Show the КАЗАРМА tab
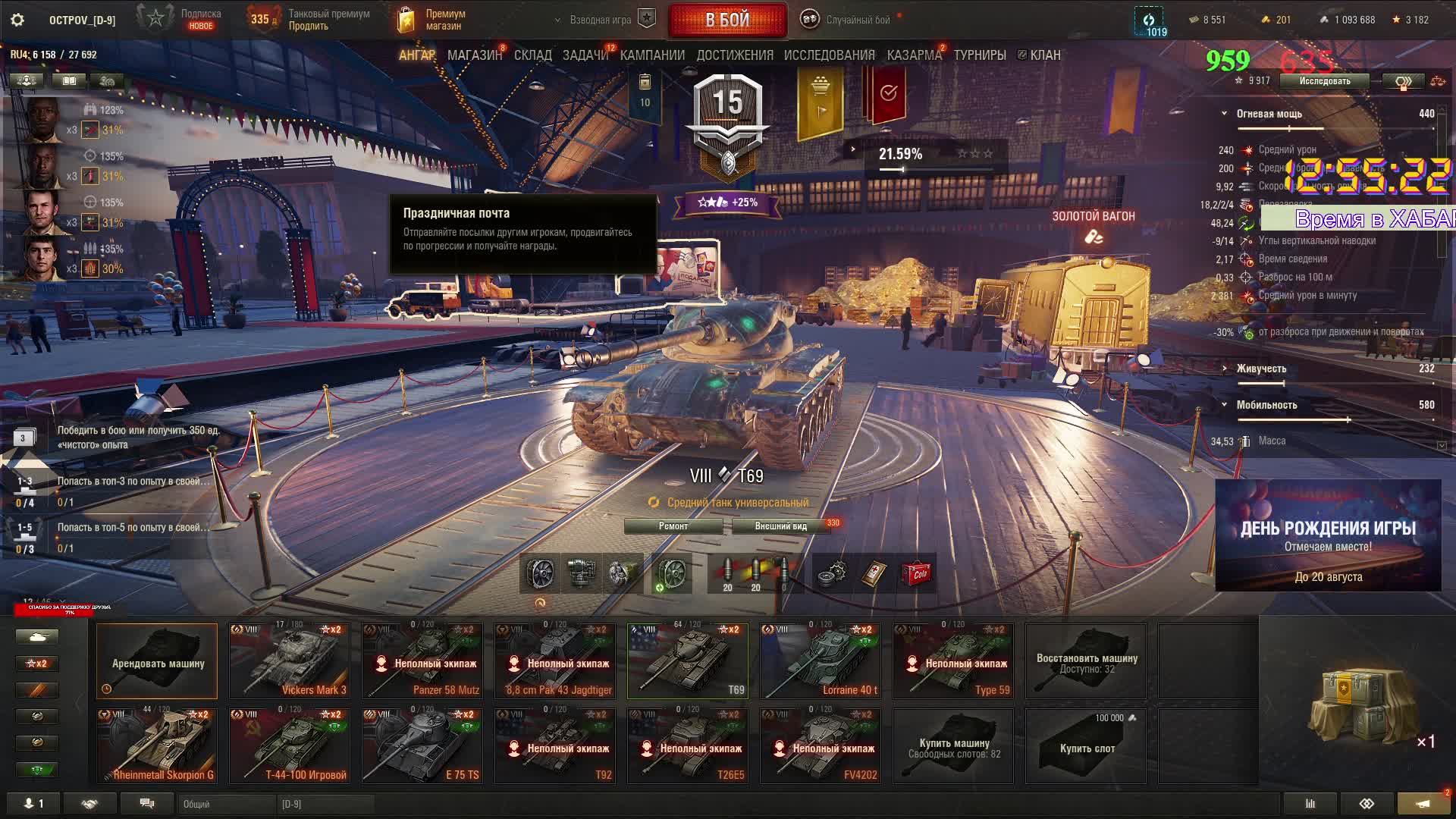This screenshot has height=819, width=1456. pyautogui.click(x=914, y=55)
